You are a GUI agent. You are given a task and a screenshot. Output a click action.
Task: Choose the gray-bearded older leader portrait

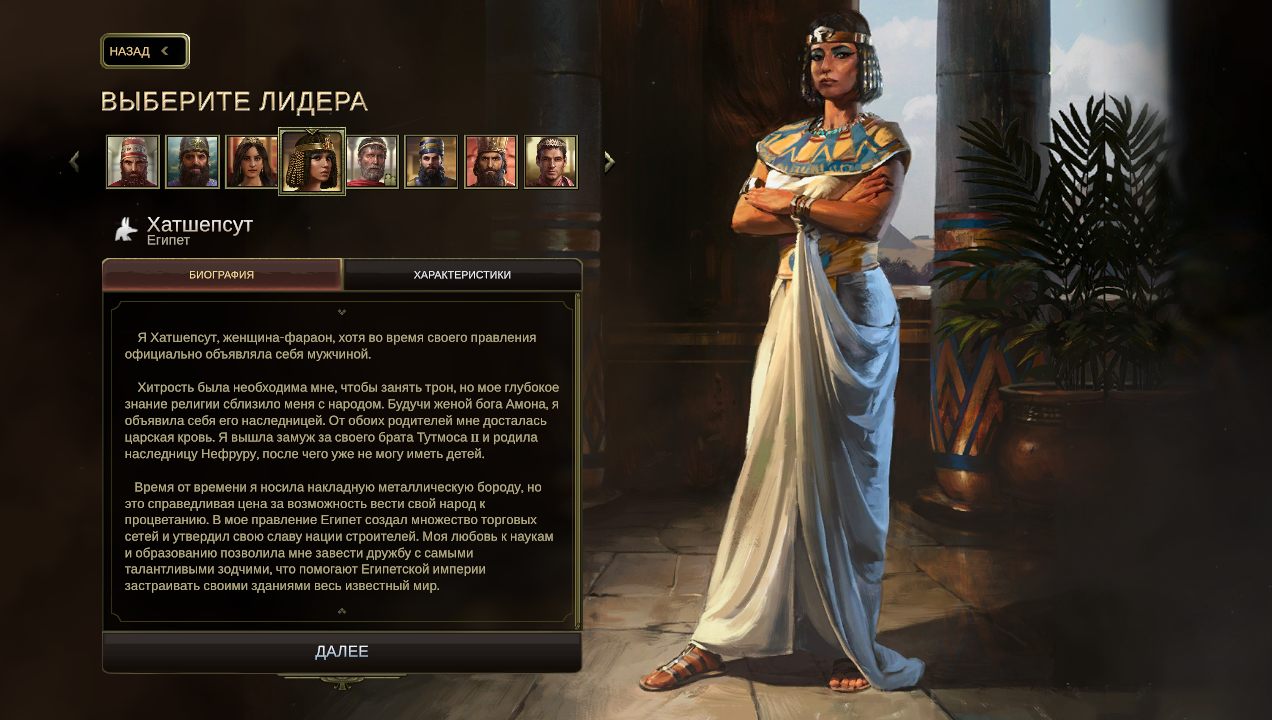[x=372, y=162]
